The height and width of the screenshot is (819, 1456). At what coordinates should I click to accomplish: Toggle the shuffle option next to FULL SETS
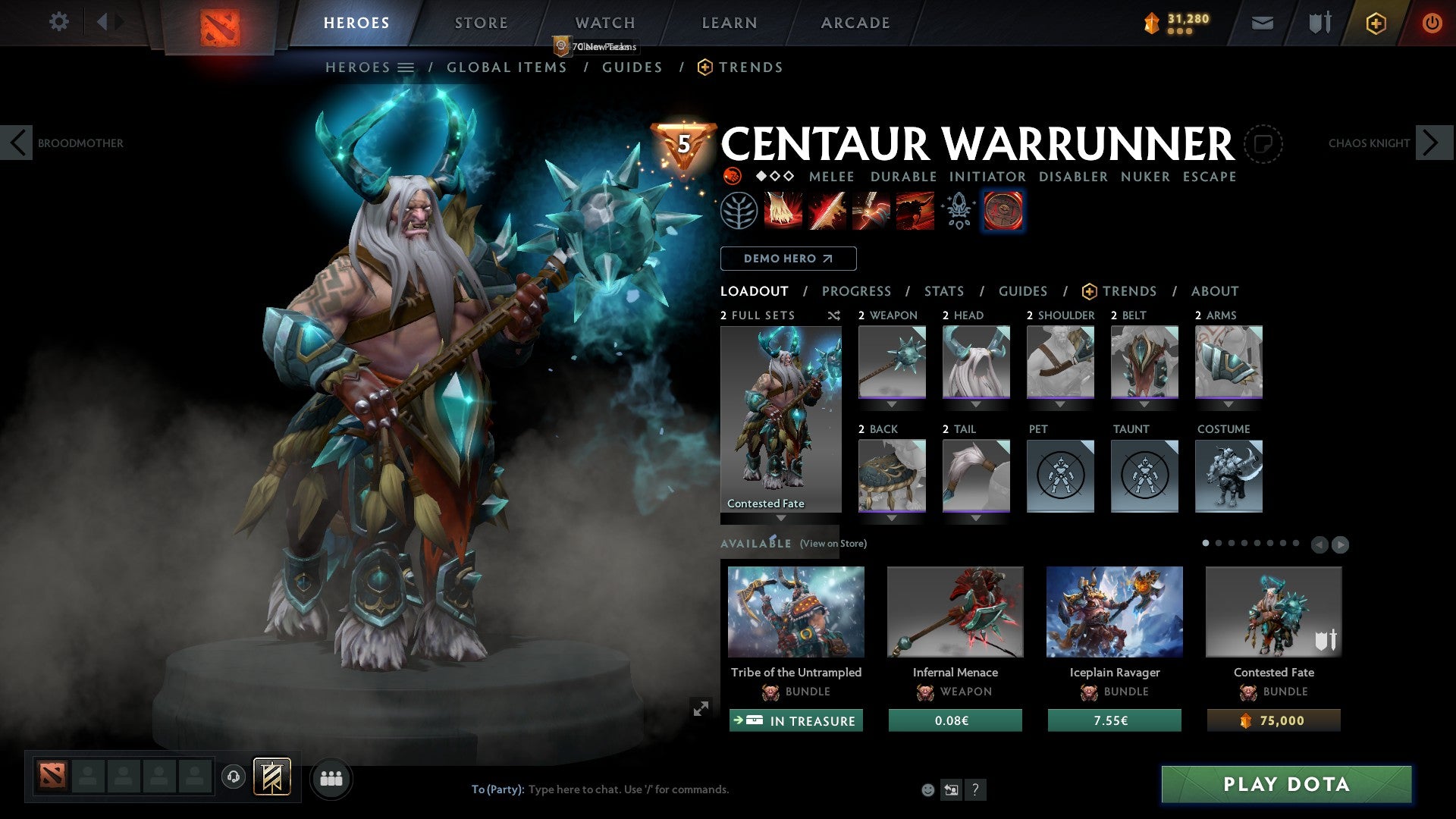(x=833, y=315)
